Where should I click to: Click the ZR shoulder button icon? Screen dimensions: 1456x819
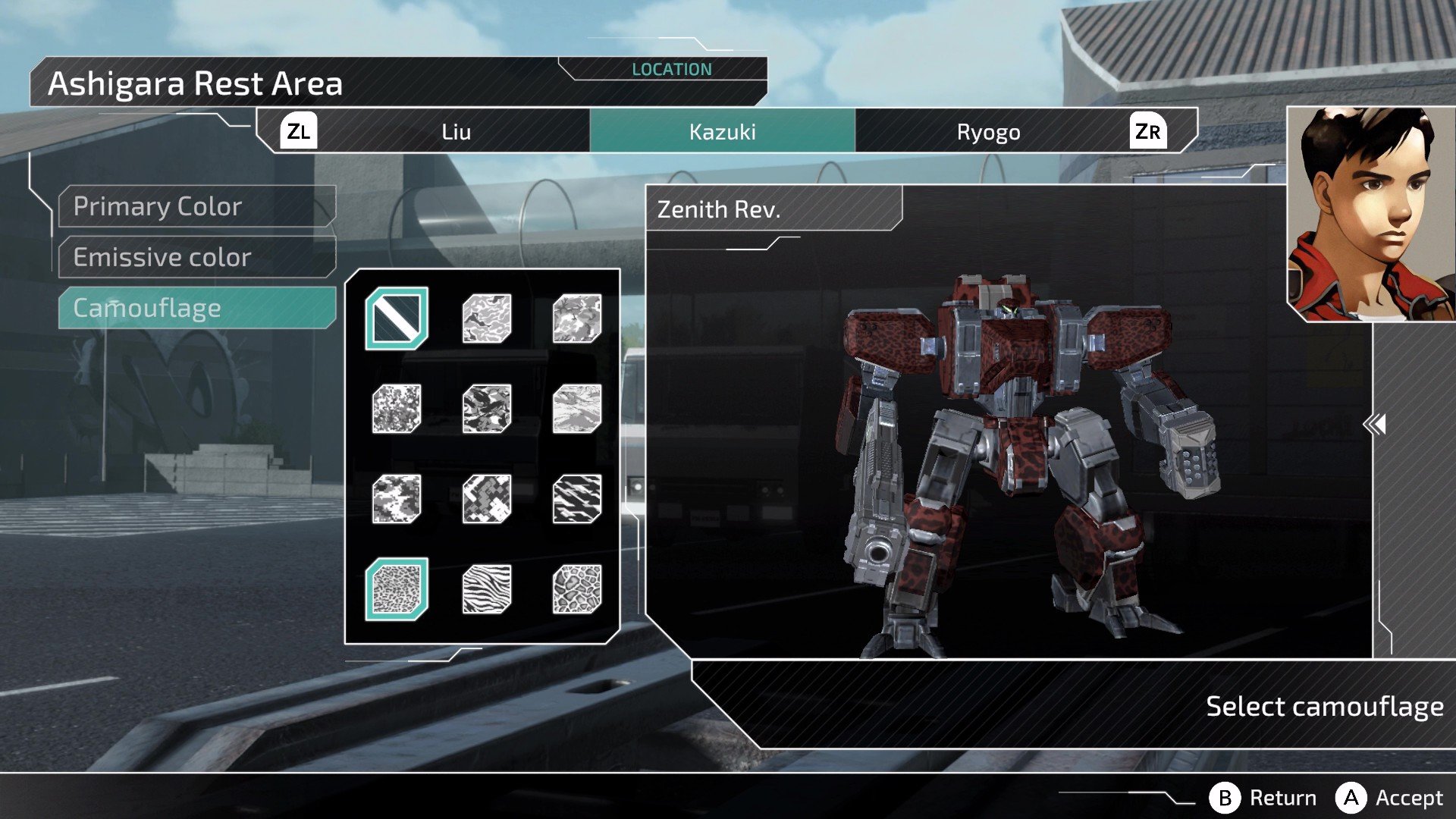pyautogui.click(x=1147, y=131)
